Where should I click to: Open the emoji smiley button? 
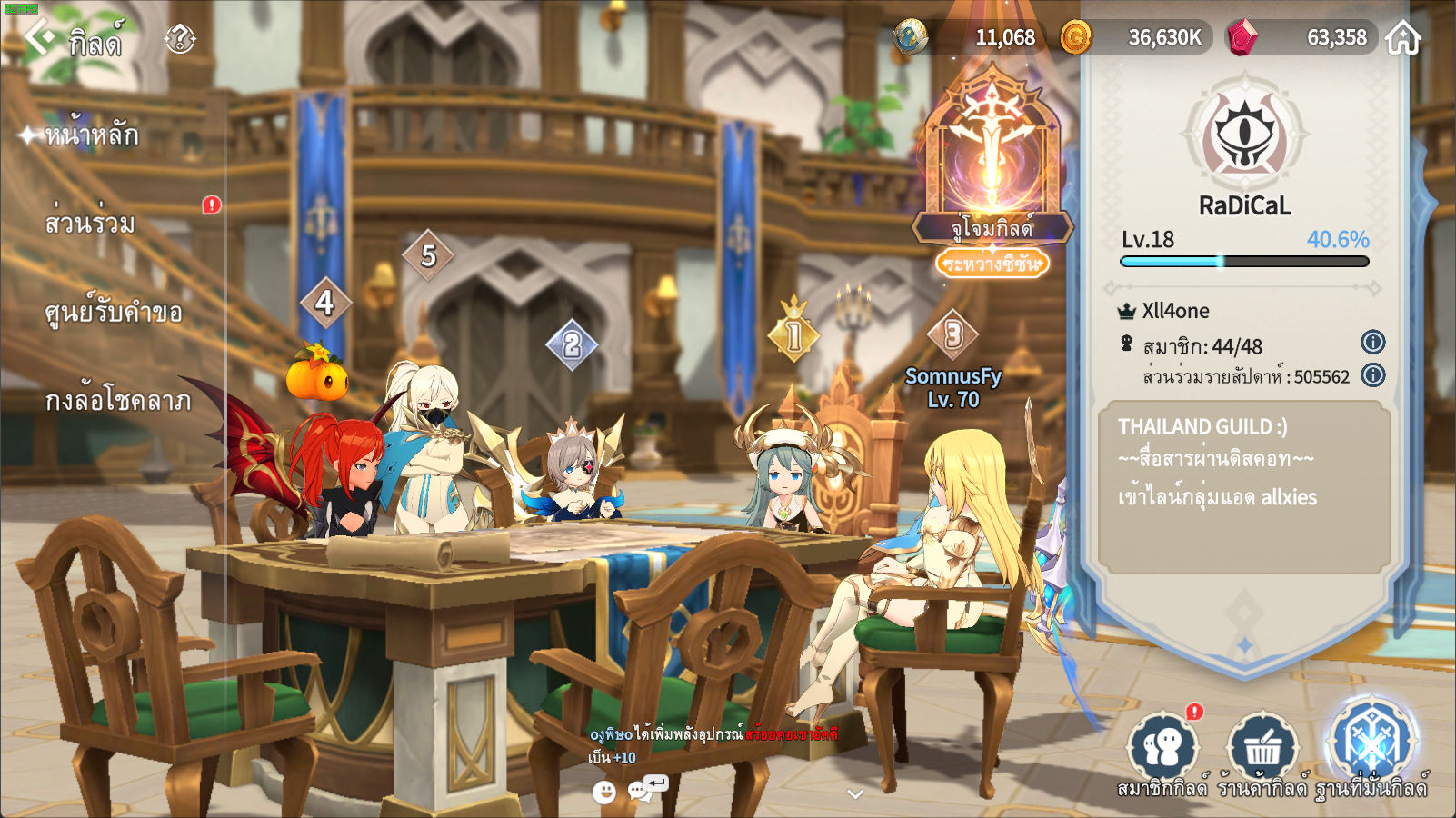point(603,793)
